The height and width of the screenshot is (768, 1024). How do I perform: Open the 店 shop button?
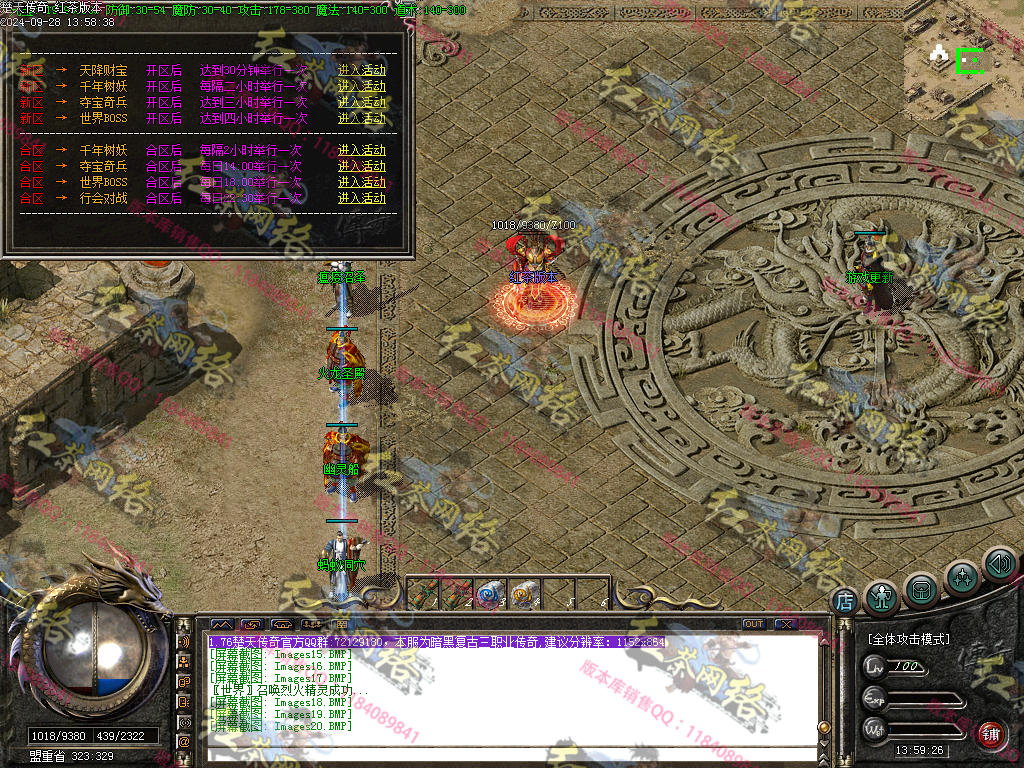845,601
